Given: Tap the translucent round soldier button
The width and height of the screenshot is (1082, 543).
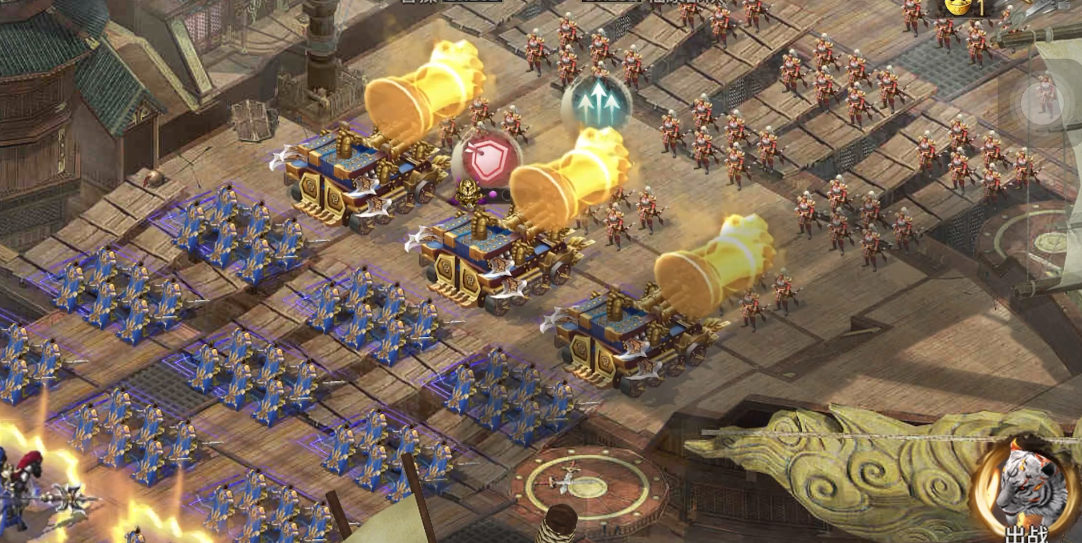Looking at the screenshot, I should [x=1044, y=99].
